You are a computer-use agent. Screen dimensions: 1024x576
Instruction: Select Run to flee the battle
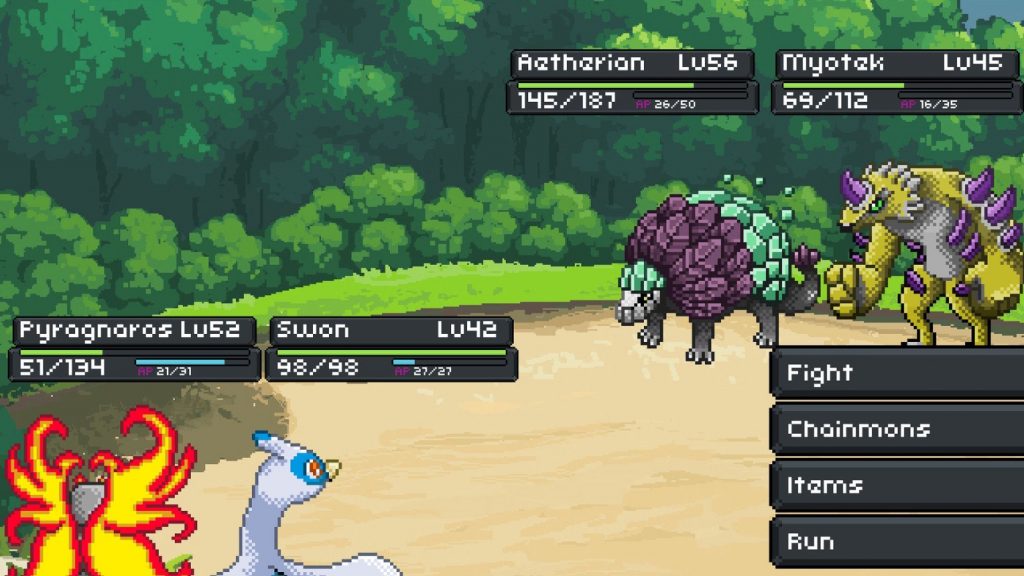[896, 542]
